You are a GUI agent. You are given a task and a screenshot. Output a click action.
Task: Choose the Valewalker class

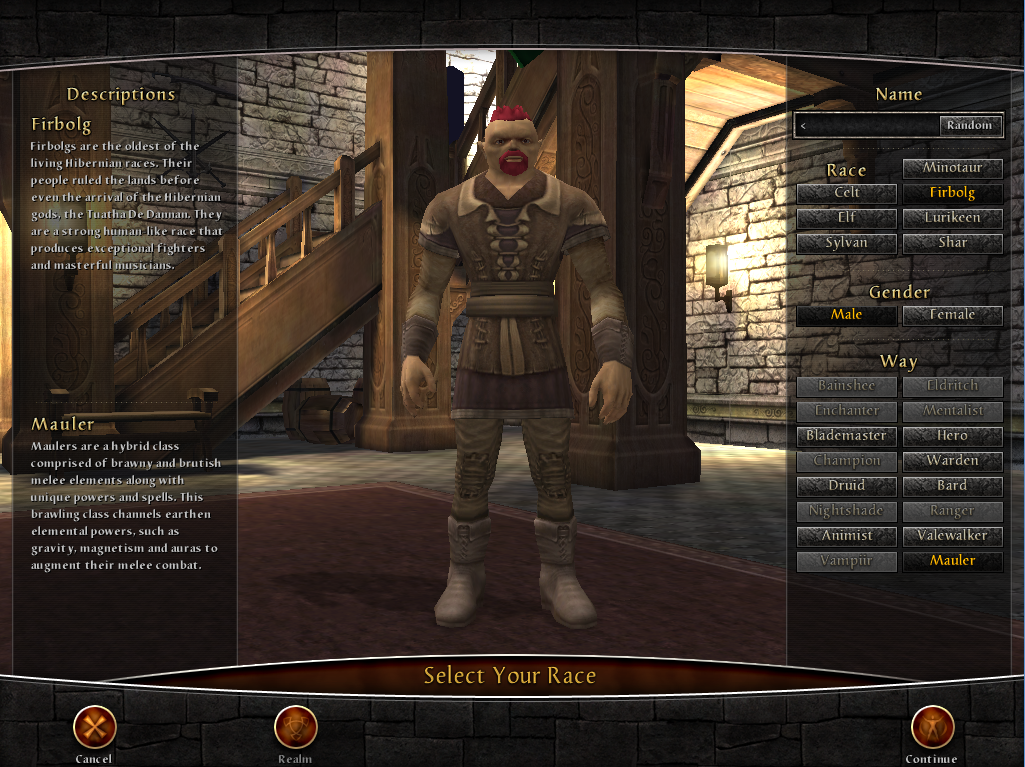tap(952, 536)
